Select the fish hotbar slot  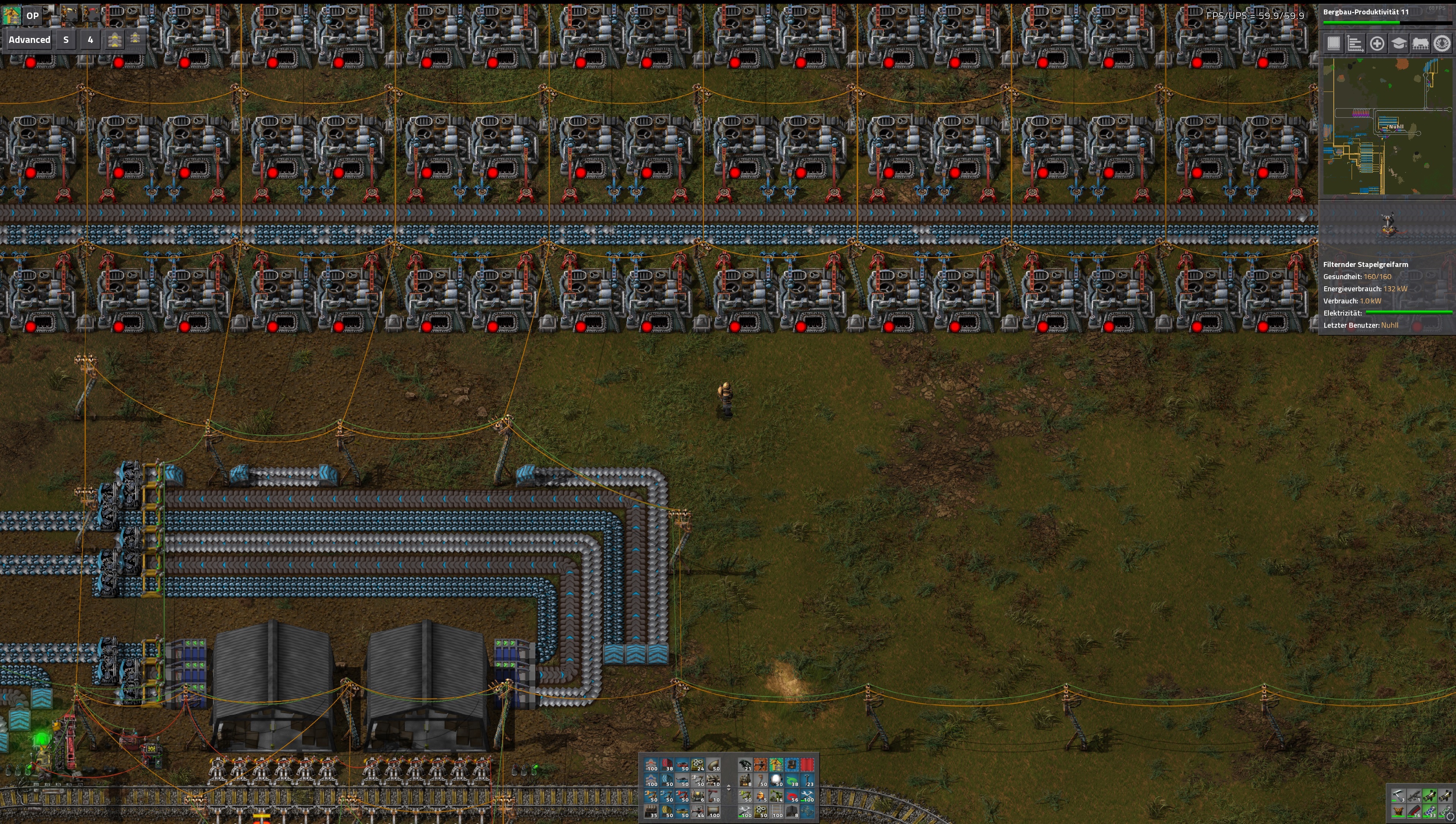pos(761,796)
